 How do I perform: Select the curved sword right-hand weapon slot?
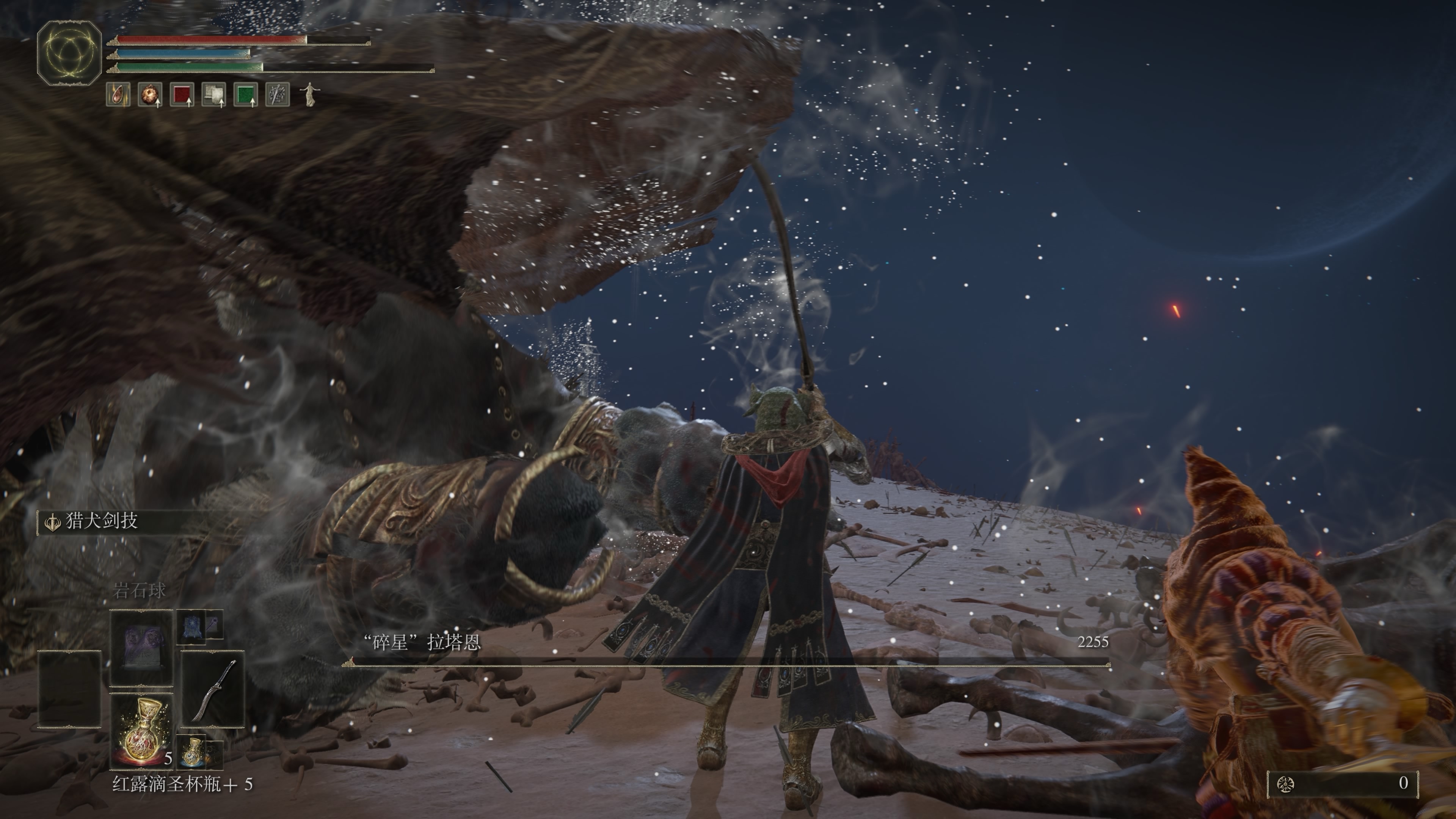(x=212, y=690)
